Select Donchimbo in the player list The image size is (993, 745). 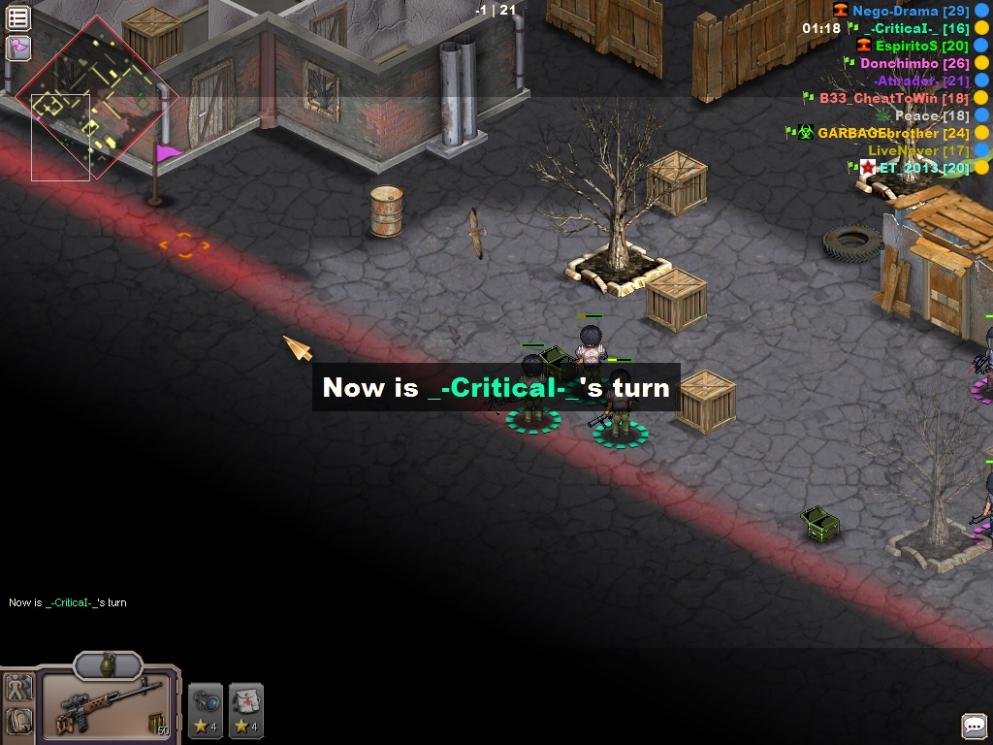[914, 63]
